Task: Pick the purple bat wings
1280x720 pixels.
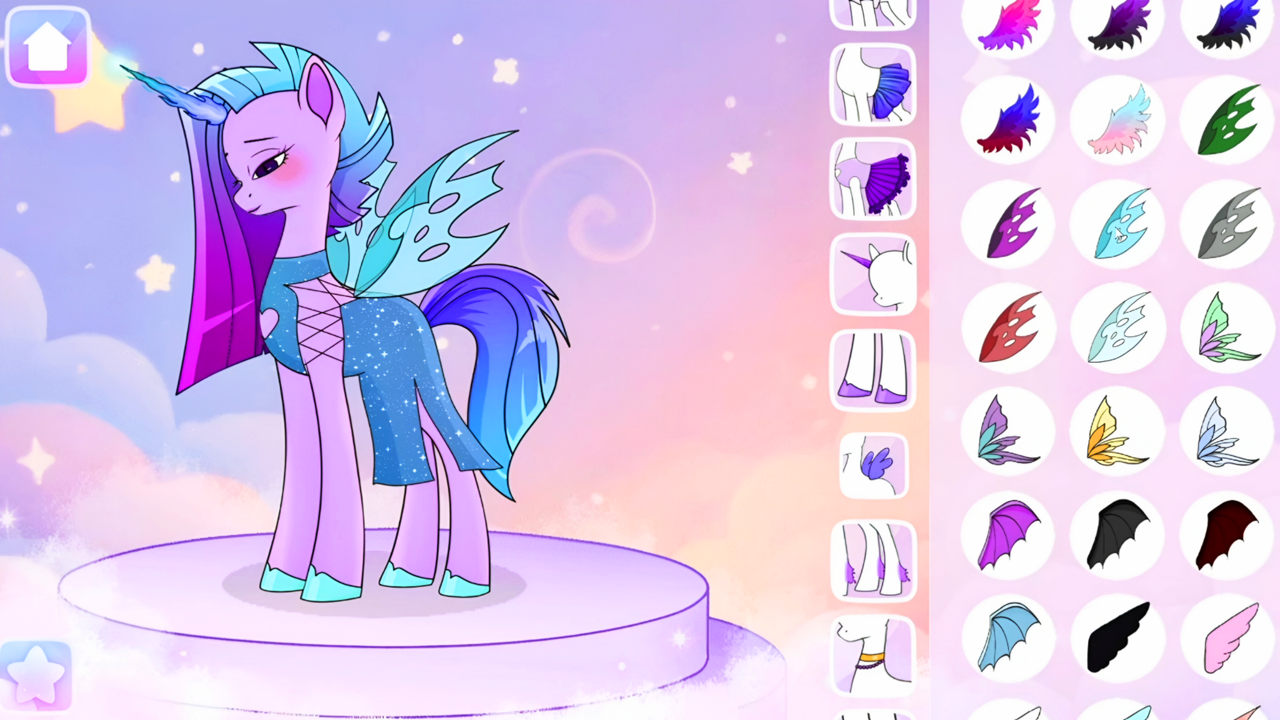Action: pos(1008,535)
